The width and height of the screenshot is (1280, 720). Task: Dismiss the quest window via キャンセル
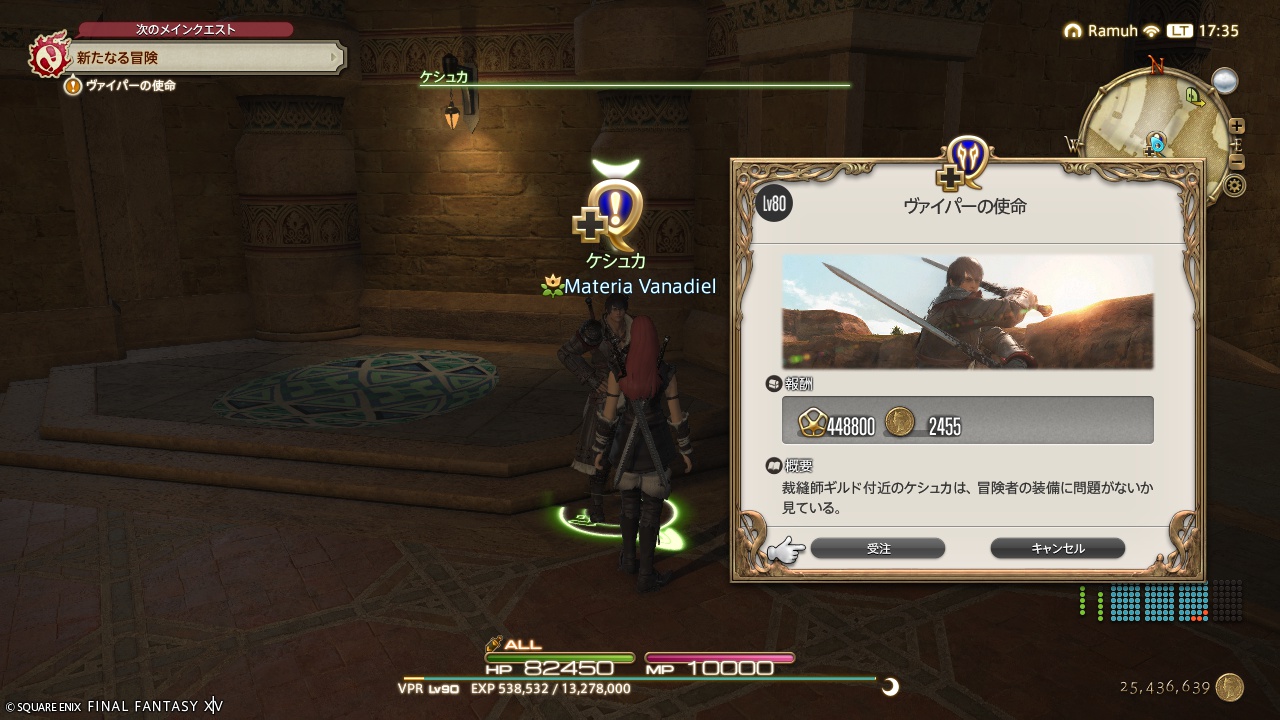pos(1057,548)
